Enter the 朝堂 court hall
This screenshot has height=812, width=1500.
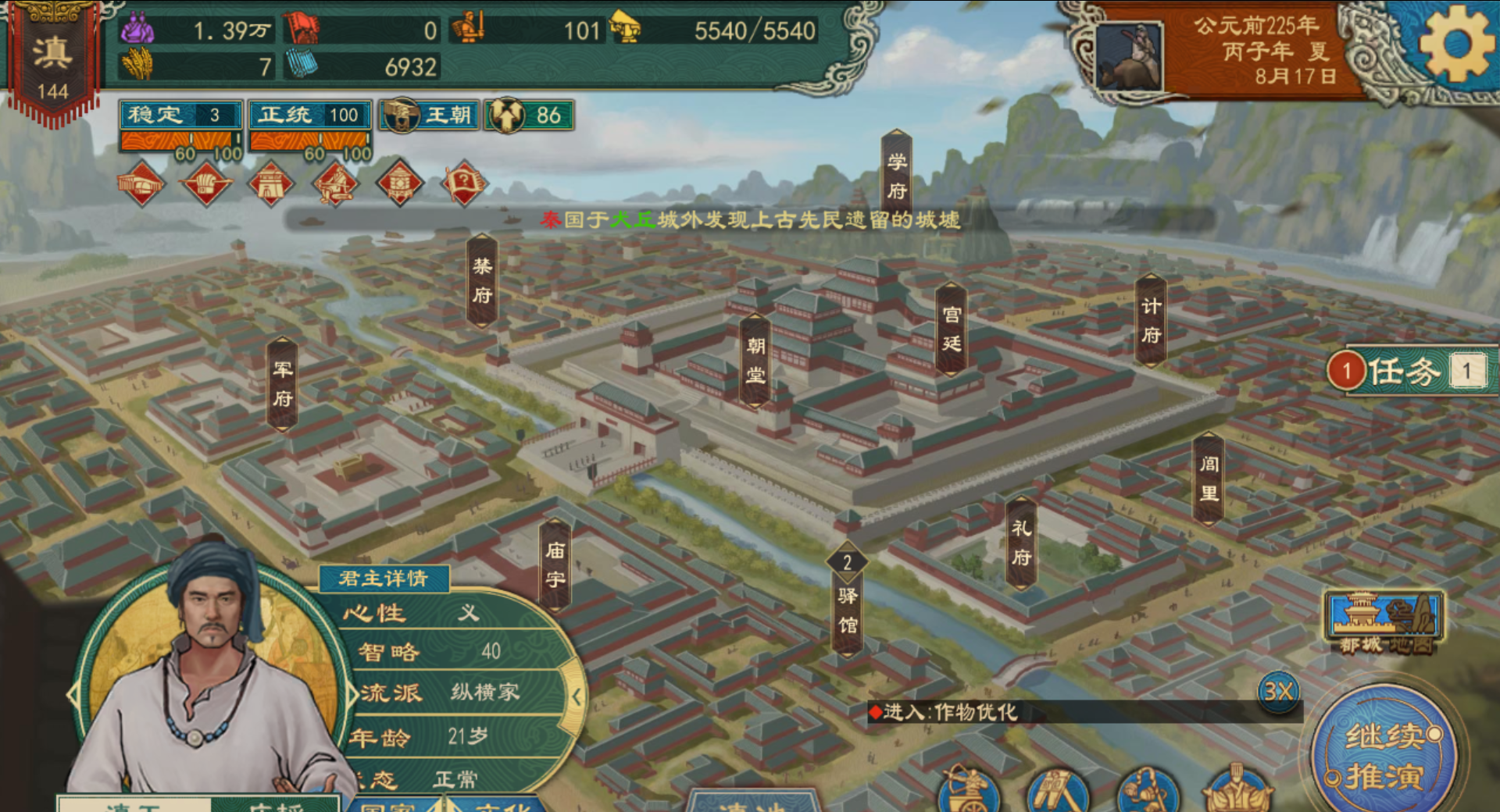pos(755,360)
